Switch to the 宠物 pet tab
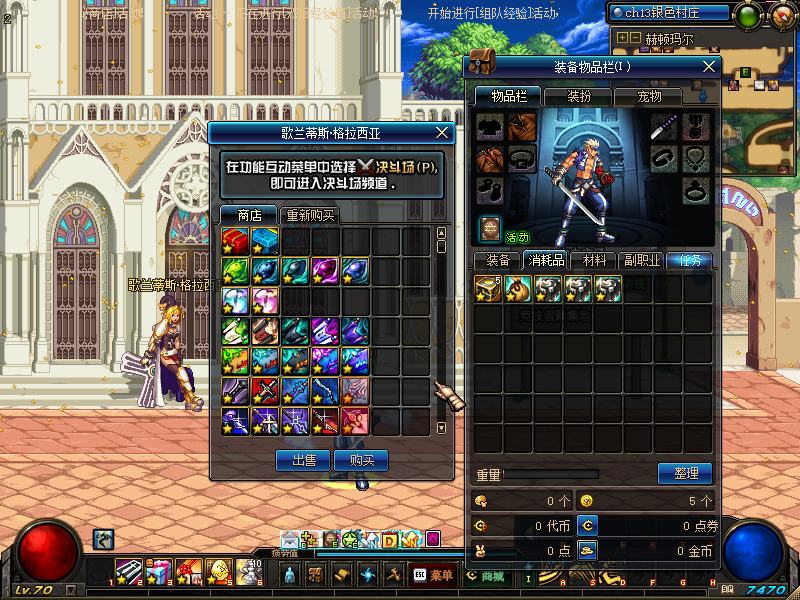 (651, 97)
